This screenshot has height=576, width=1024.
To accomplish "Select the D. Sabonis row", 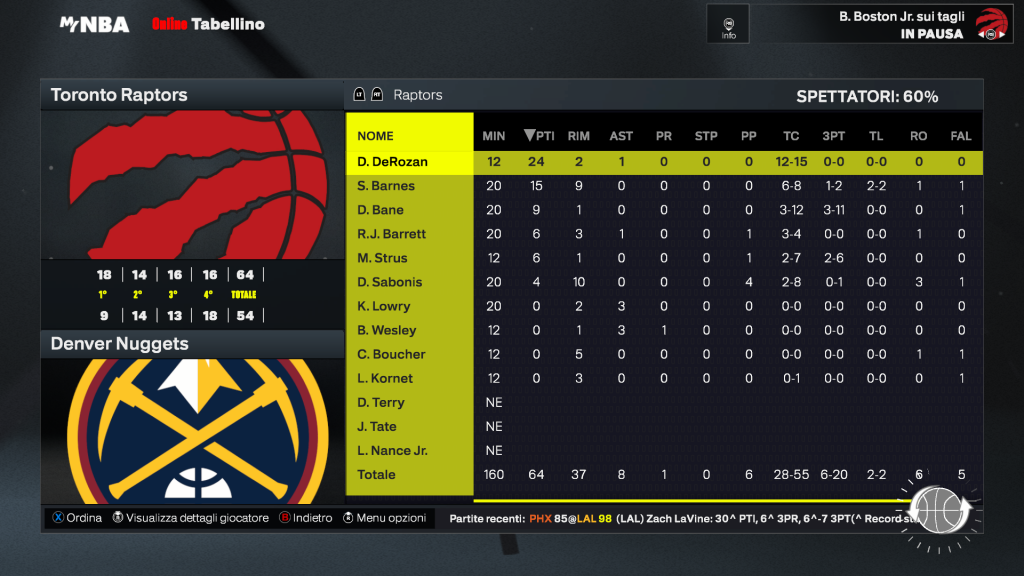I will [390, 282].
